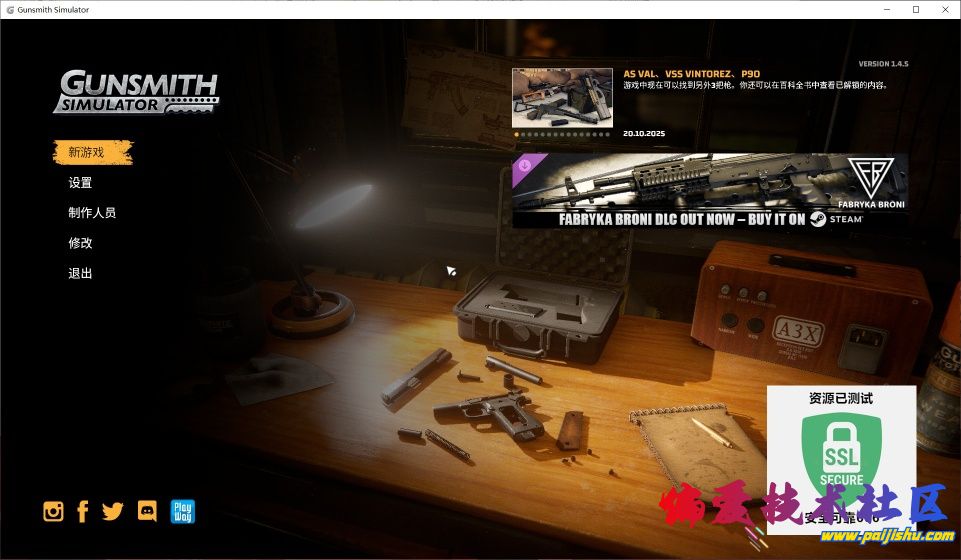
Task: View the 制作人员 credits
Action: click(92, 213)
